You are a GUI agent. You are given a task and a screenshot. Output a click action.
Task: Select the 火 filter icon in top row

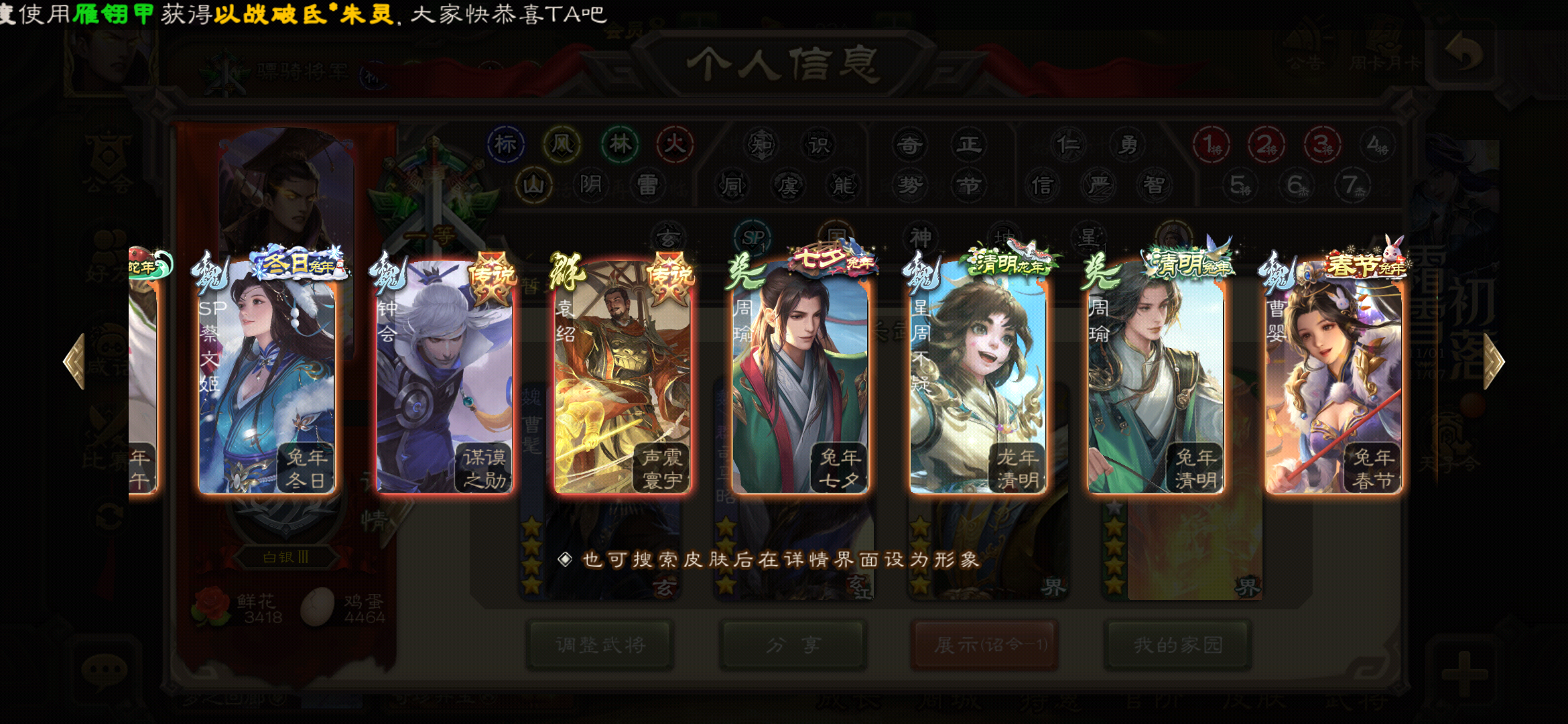coord(675,145)
